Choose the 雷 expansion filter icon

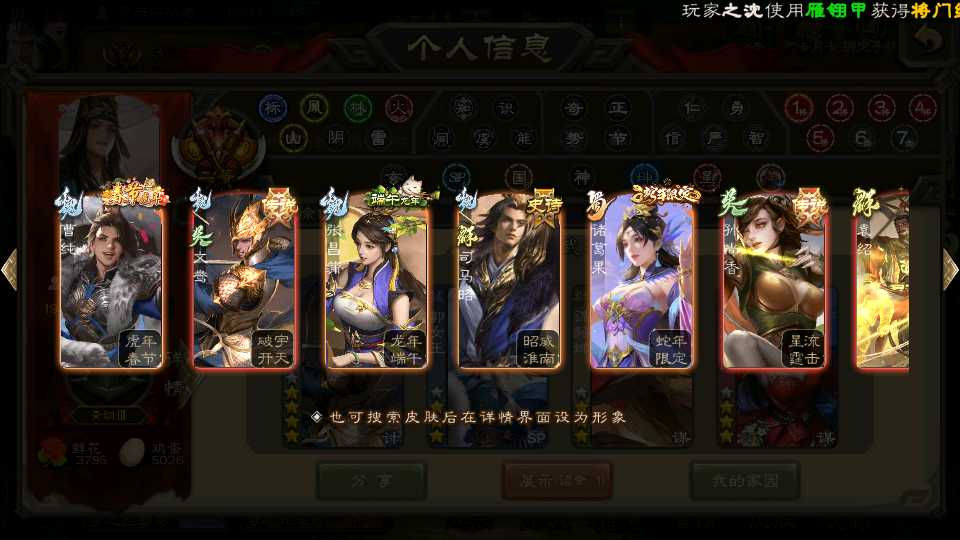pos(378,138)
